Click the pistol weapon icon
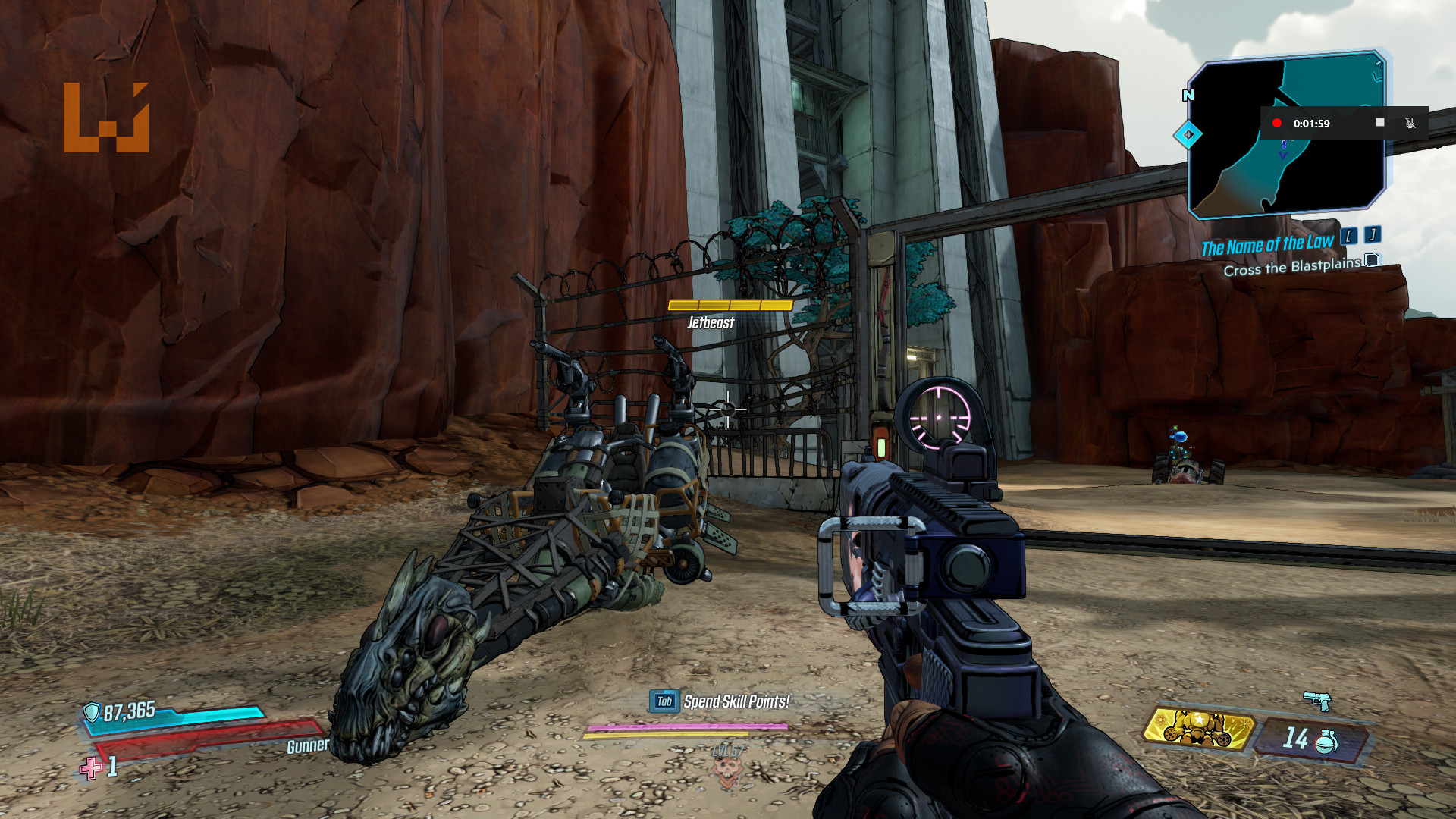 [x=1317, y=700]
